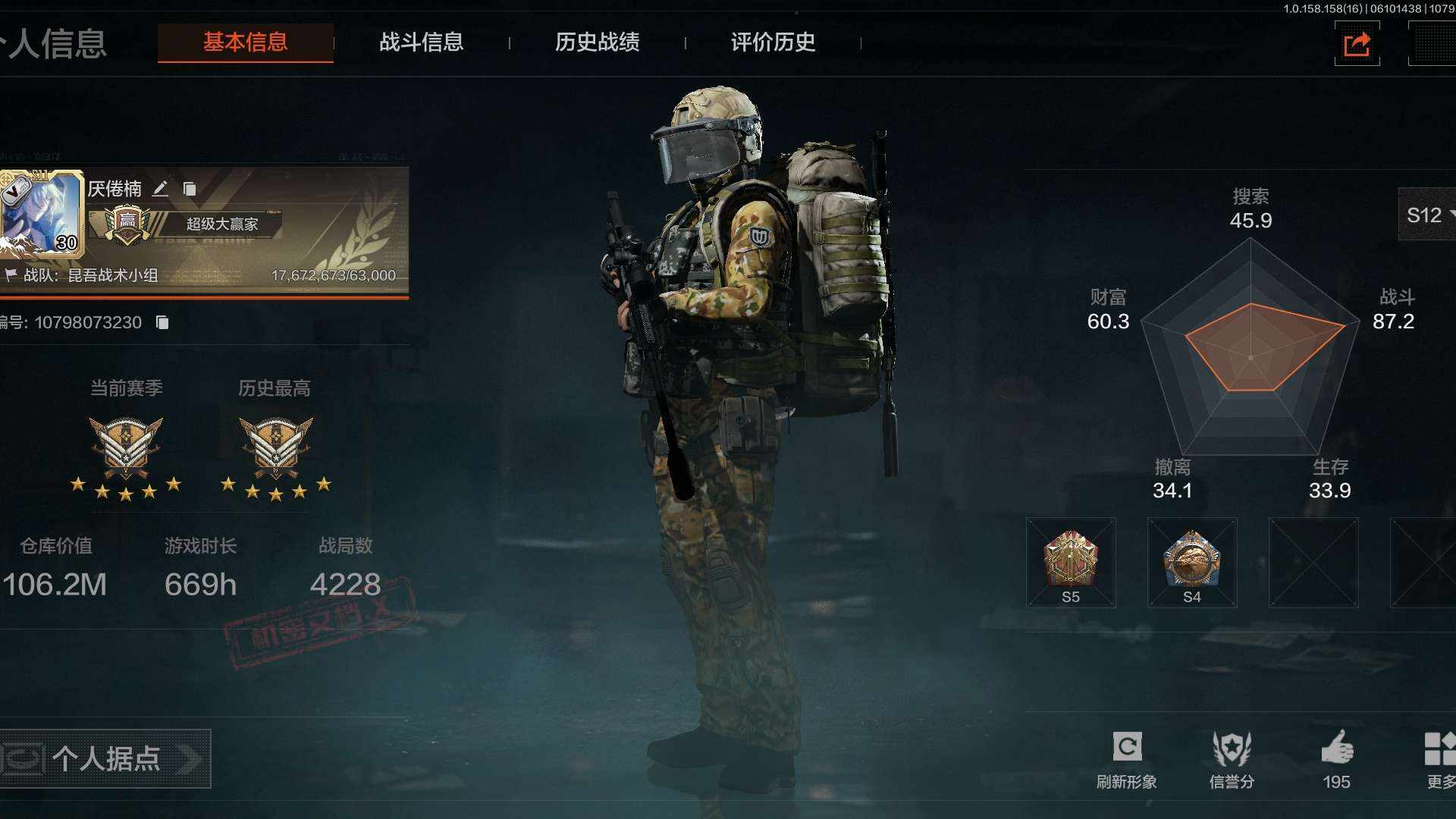
Task: Open the 信誉分 reputation score
Action: 1232,759
